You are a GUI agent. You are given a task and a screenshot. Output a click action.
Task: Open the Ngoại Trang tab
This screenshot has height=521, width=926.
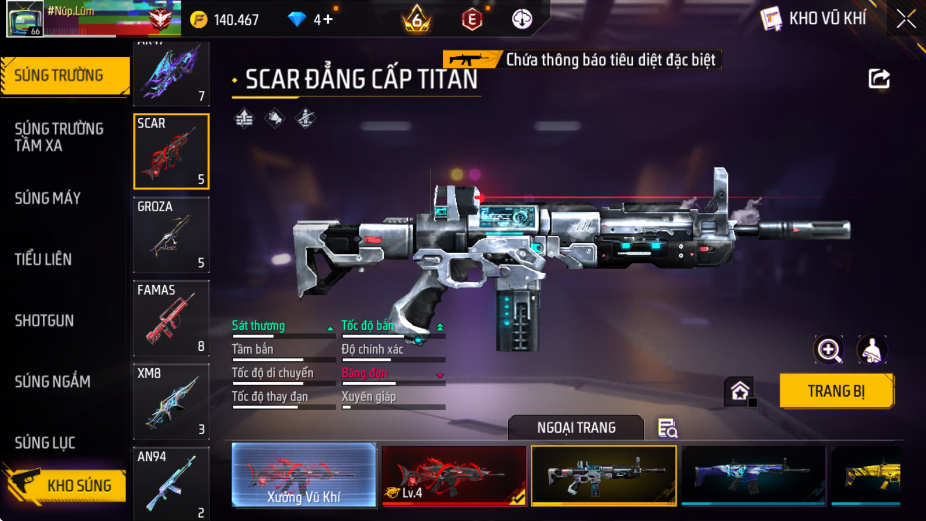pyautogui.click(x=575, y=428)
